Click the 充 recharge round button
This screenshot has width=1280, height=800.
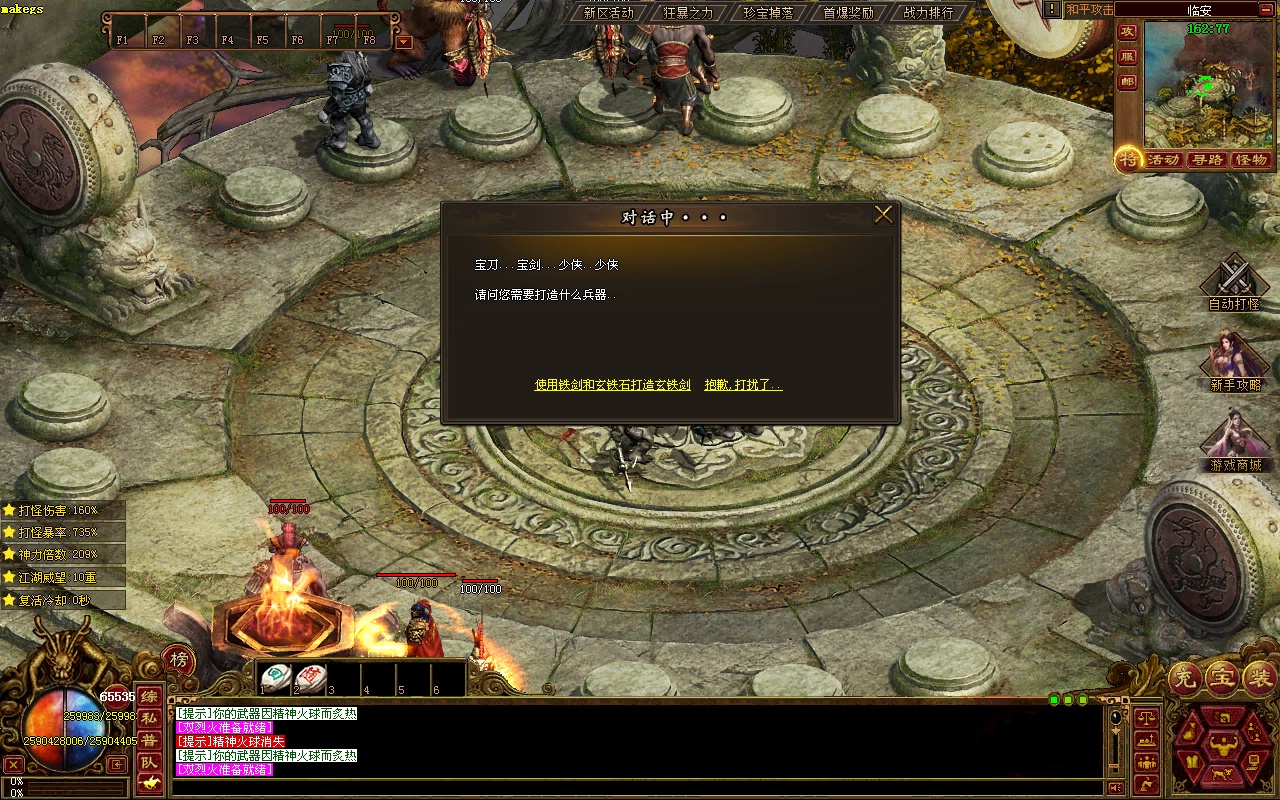tap(1186, 679)
